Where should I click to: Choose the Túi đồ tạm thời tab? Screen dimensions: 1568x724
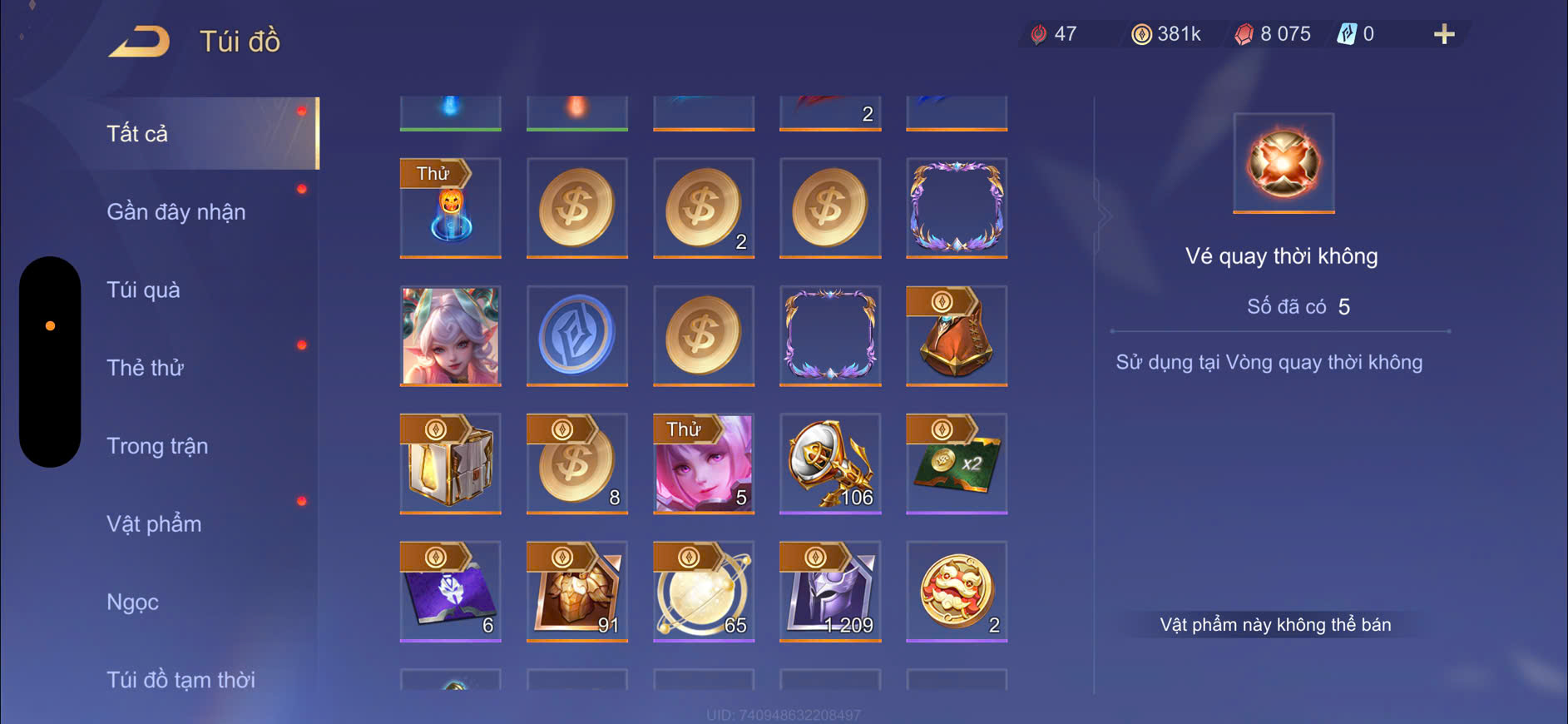tap(181, 680)
